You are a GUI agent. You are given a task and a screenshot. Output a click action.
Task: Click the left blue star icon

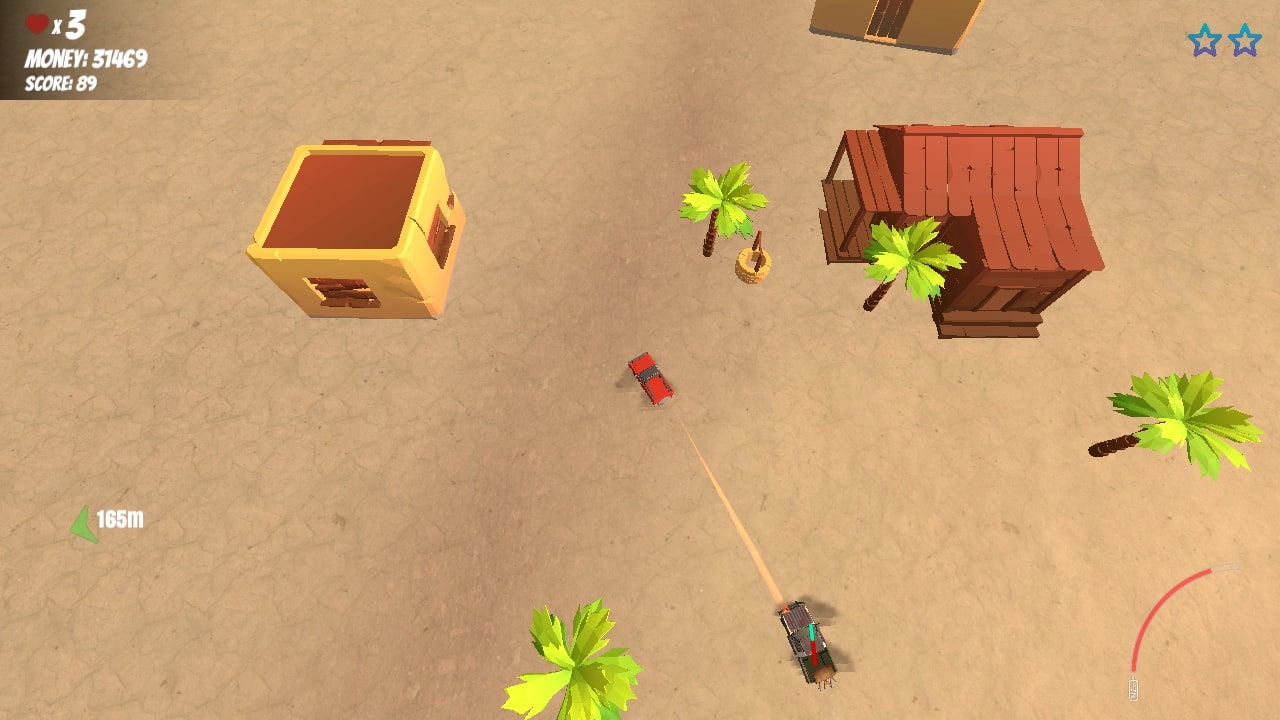[1205, 41]
